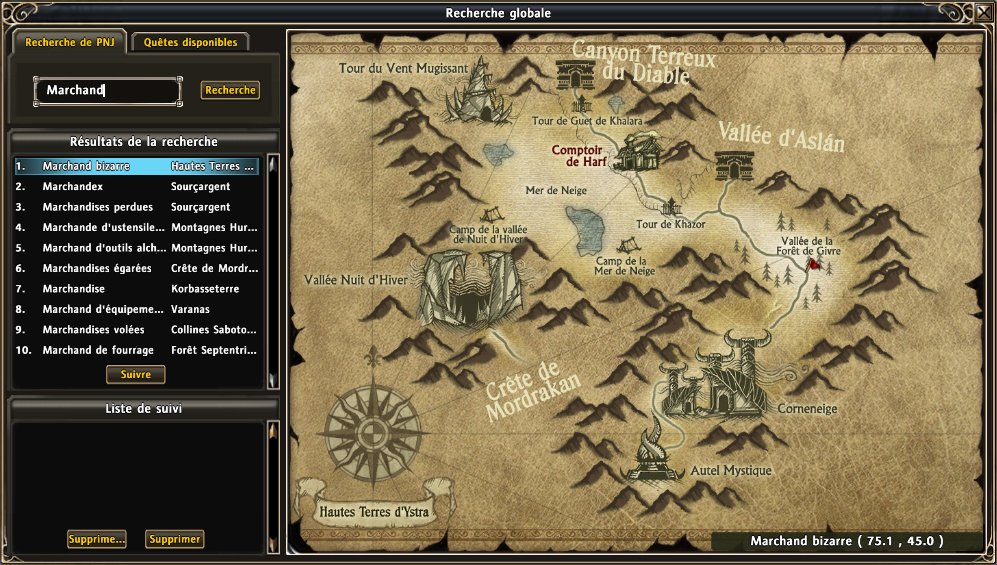Open the Quêtes disponibles tab
This screenshot has height=565, width=997.
click(x=190, y=43)
